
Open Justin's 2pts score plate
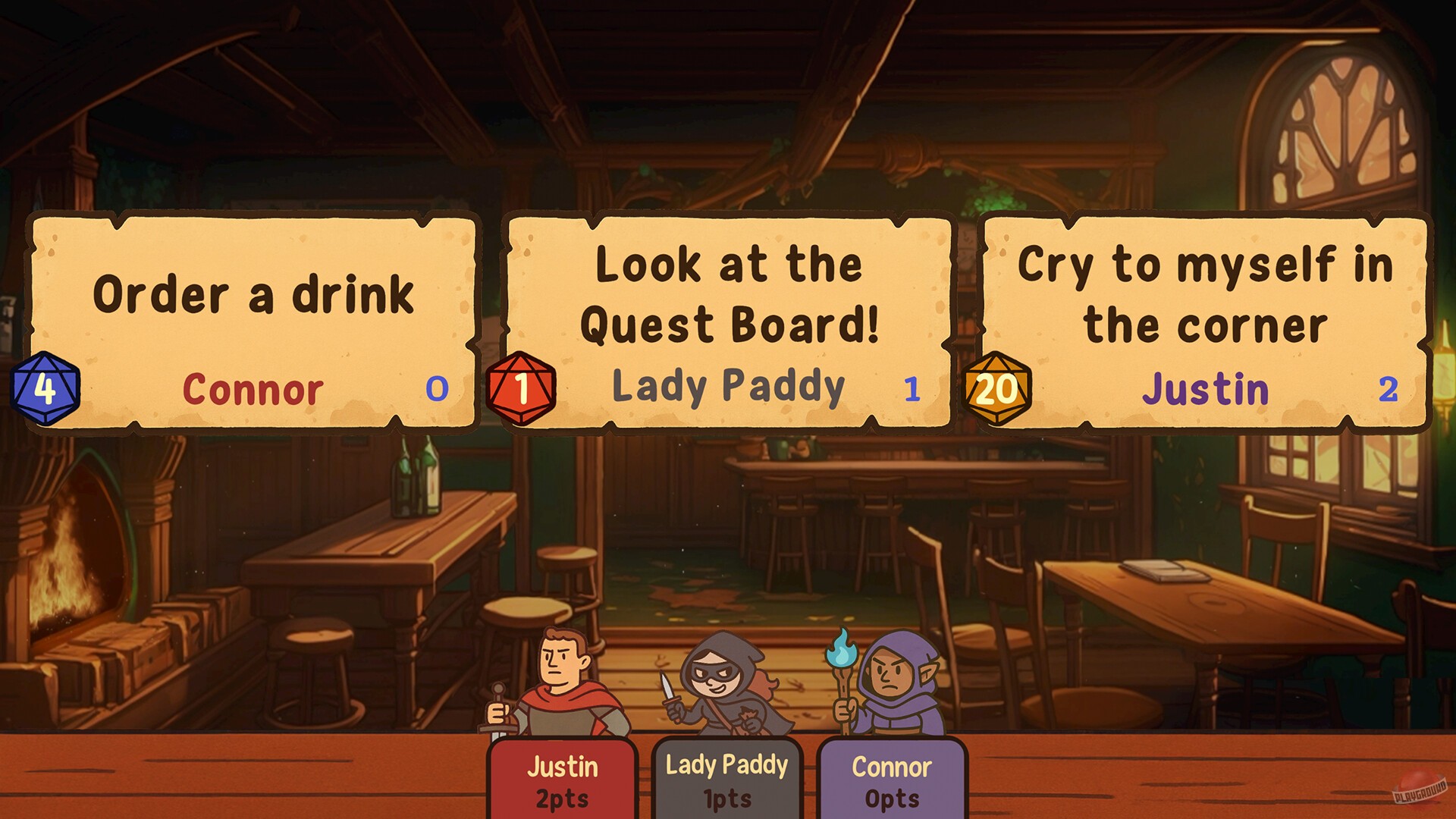click(563, 780)
